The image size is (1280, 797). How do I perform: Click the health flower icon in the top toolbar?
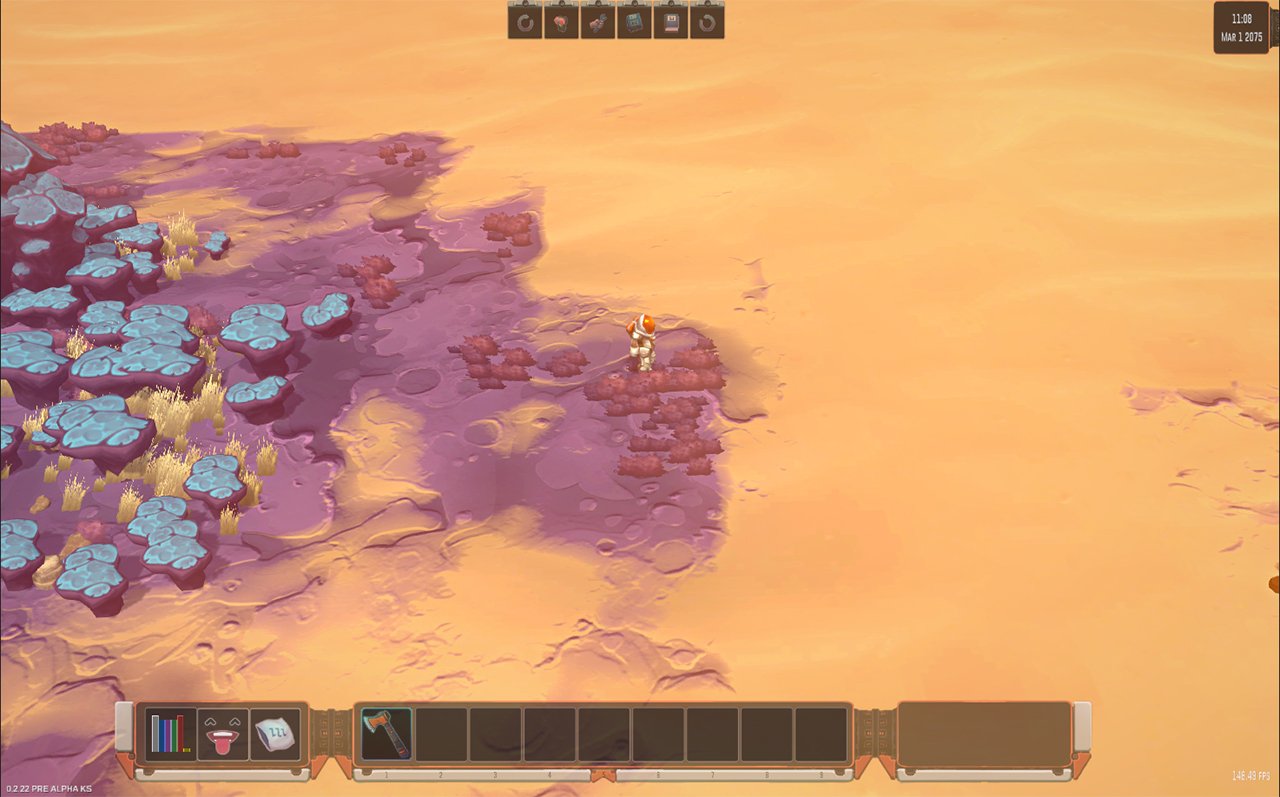pos(561,22)
